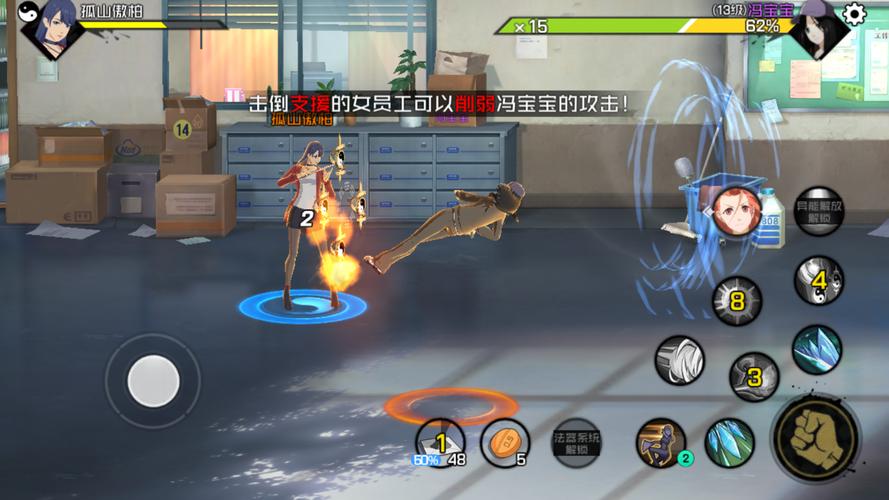Trigger the skill on cooldown 8
The width and height of the screenshot is (889, 500).
tap(737, 300)
